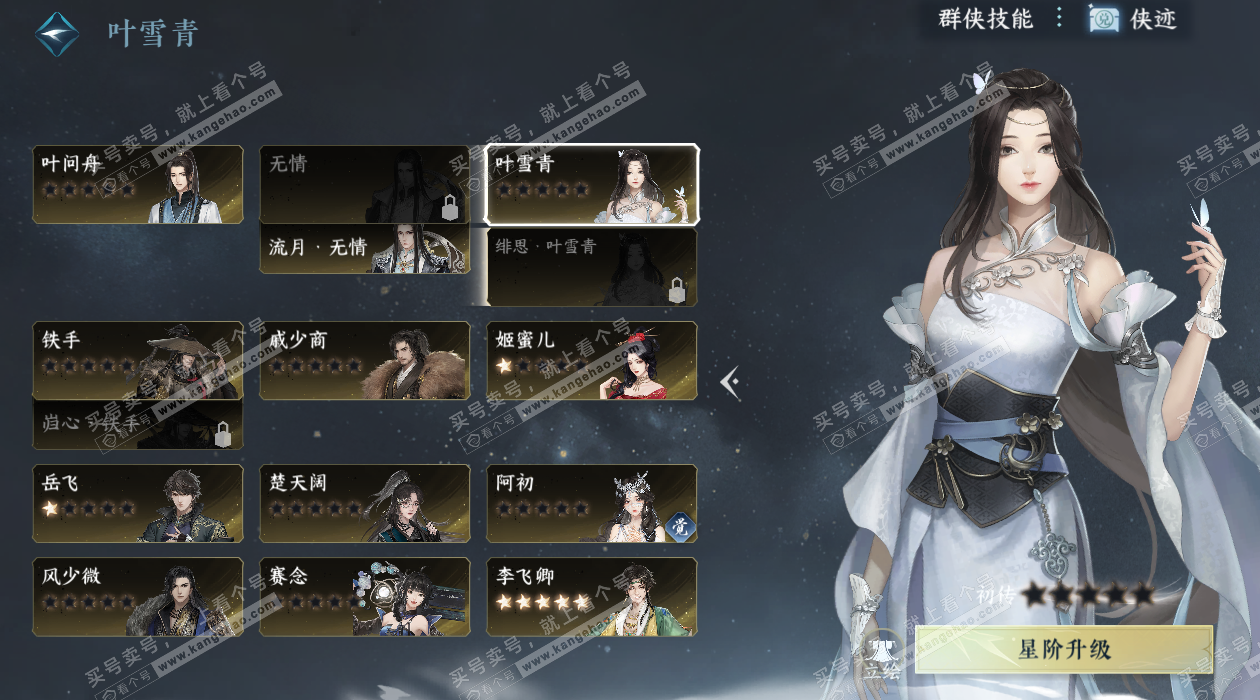
Task: Choose the 流月·无情 skin card
Action: click(364, 249)
